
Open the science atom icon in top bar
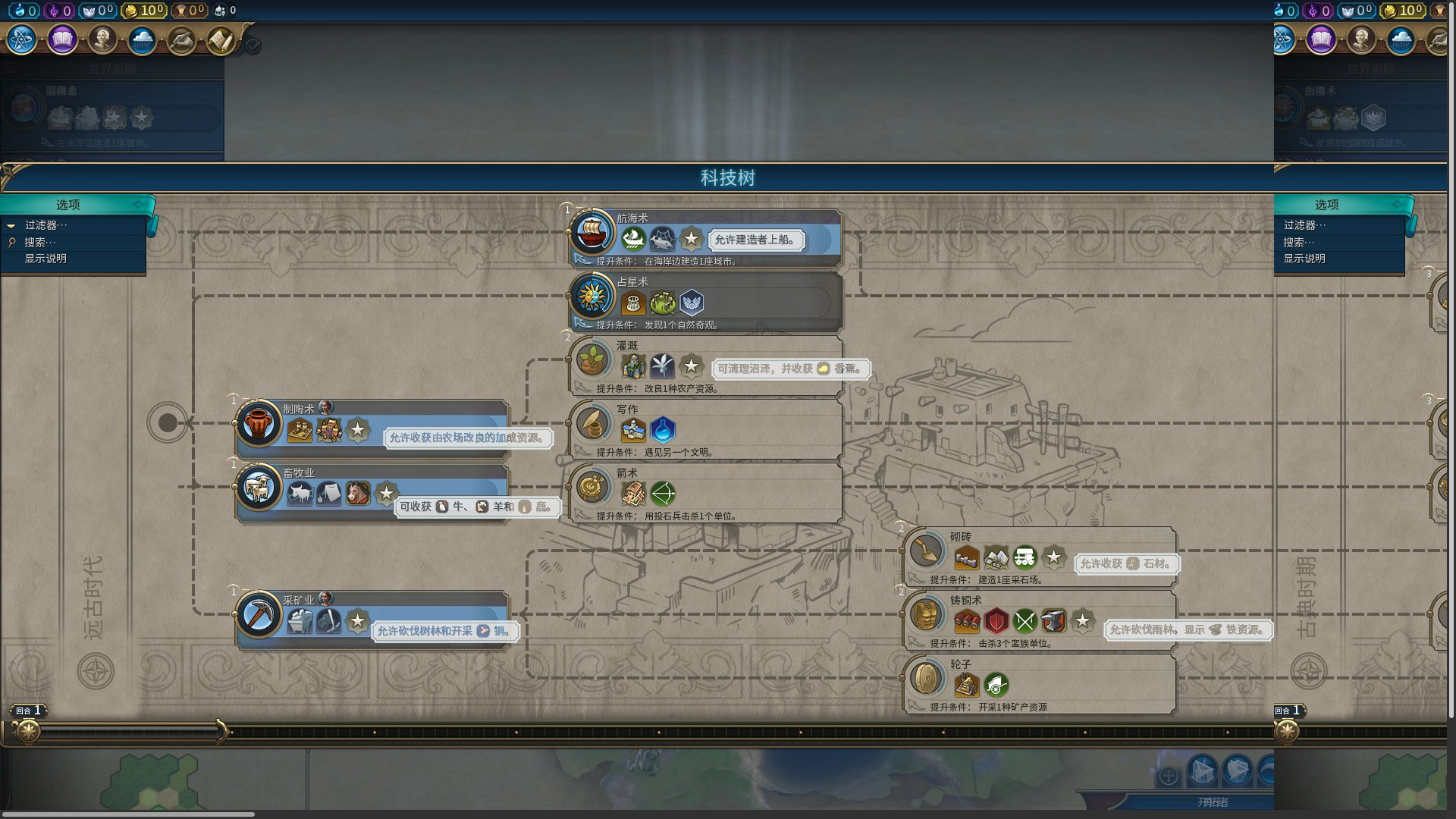21,39
